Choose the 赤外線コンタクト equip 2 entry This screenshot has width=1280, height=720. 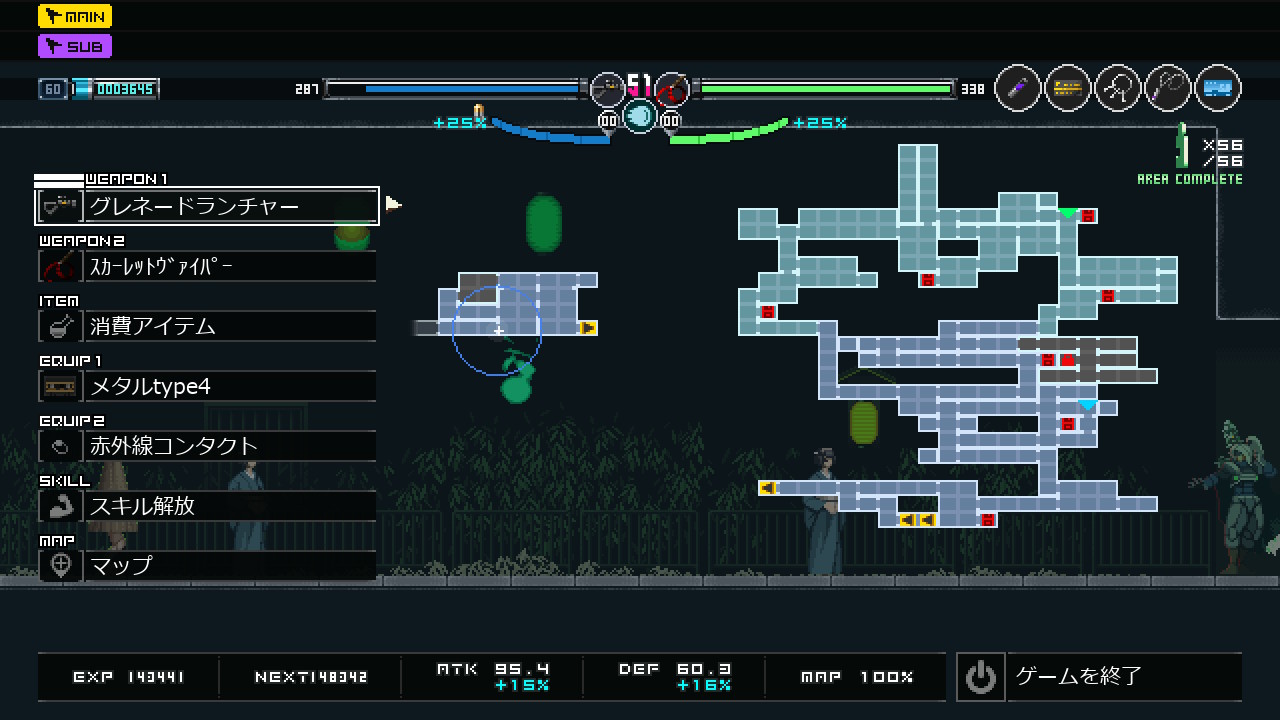pos(207,446)
